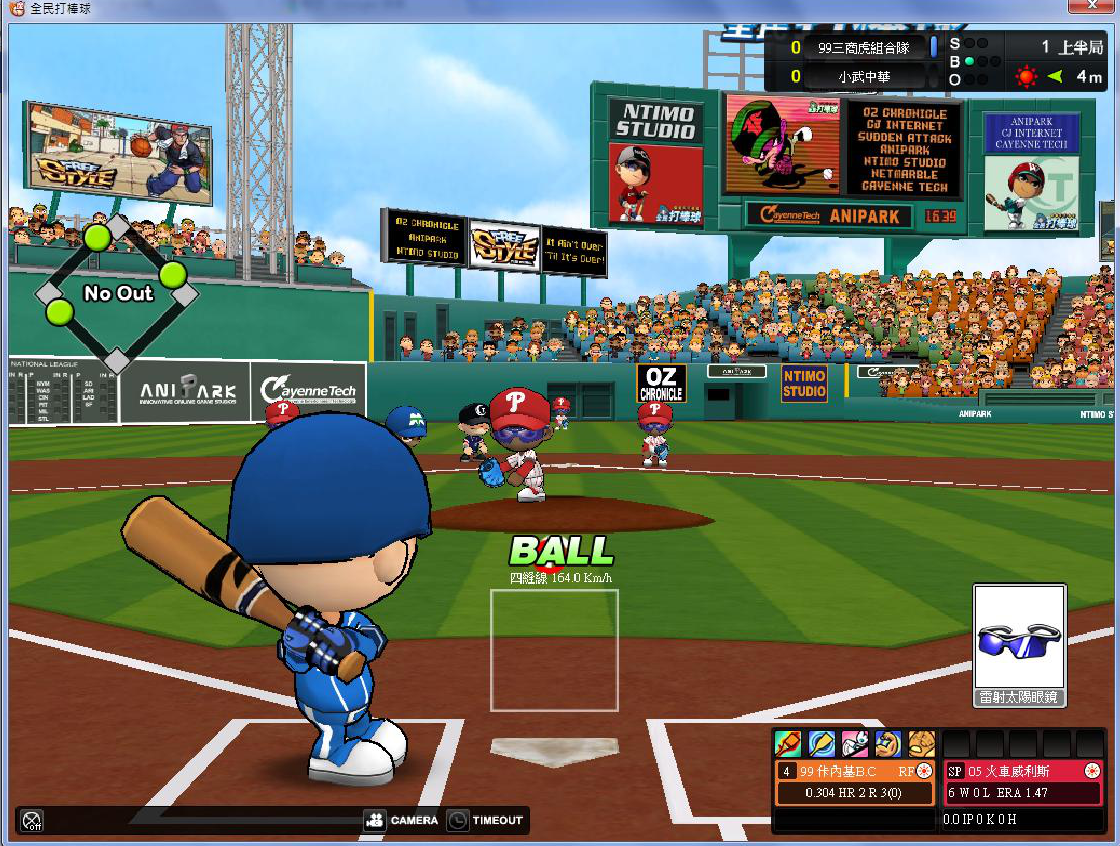Screen dimensions: 1120x846
Task: Call a TIMEOUT
Action: [x=485, y=820]
